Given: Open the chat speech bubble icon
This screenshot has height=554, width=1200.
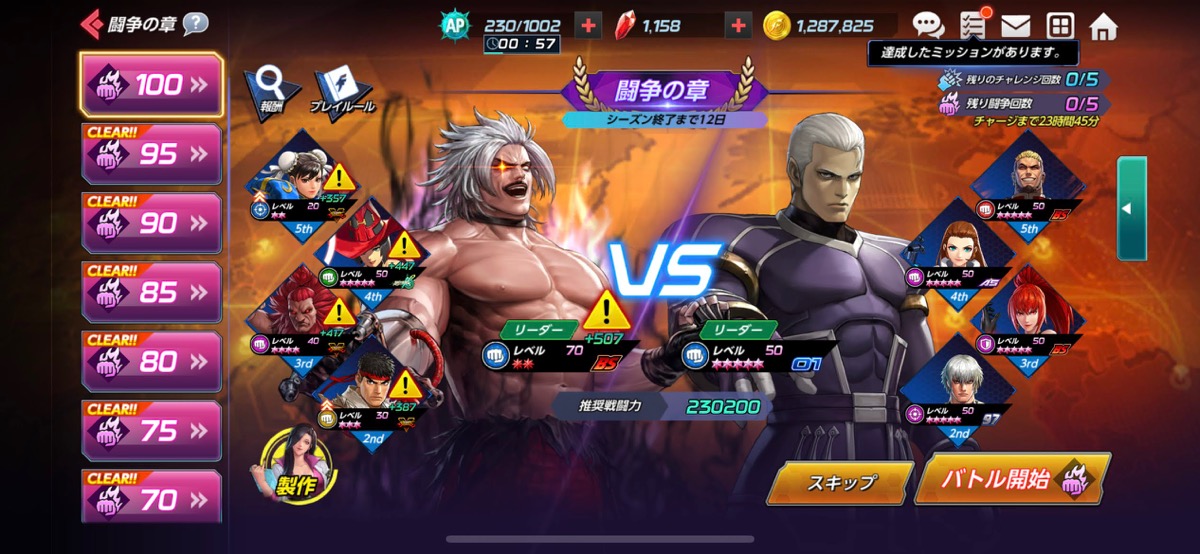Looking at the screenshot, I should point(928,26).
